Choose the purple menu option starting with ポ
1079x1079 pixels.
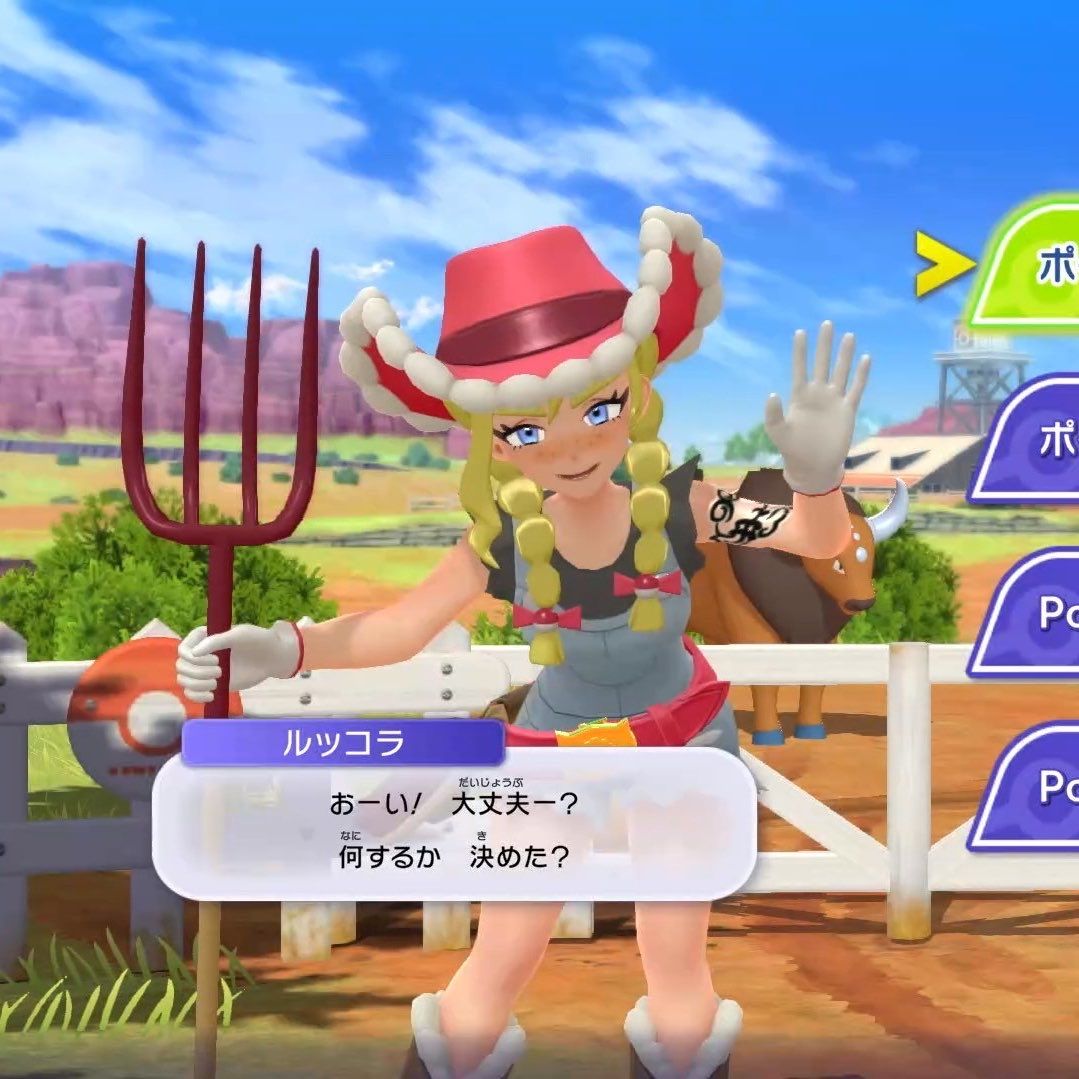coord(1032,442)
